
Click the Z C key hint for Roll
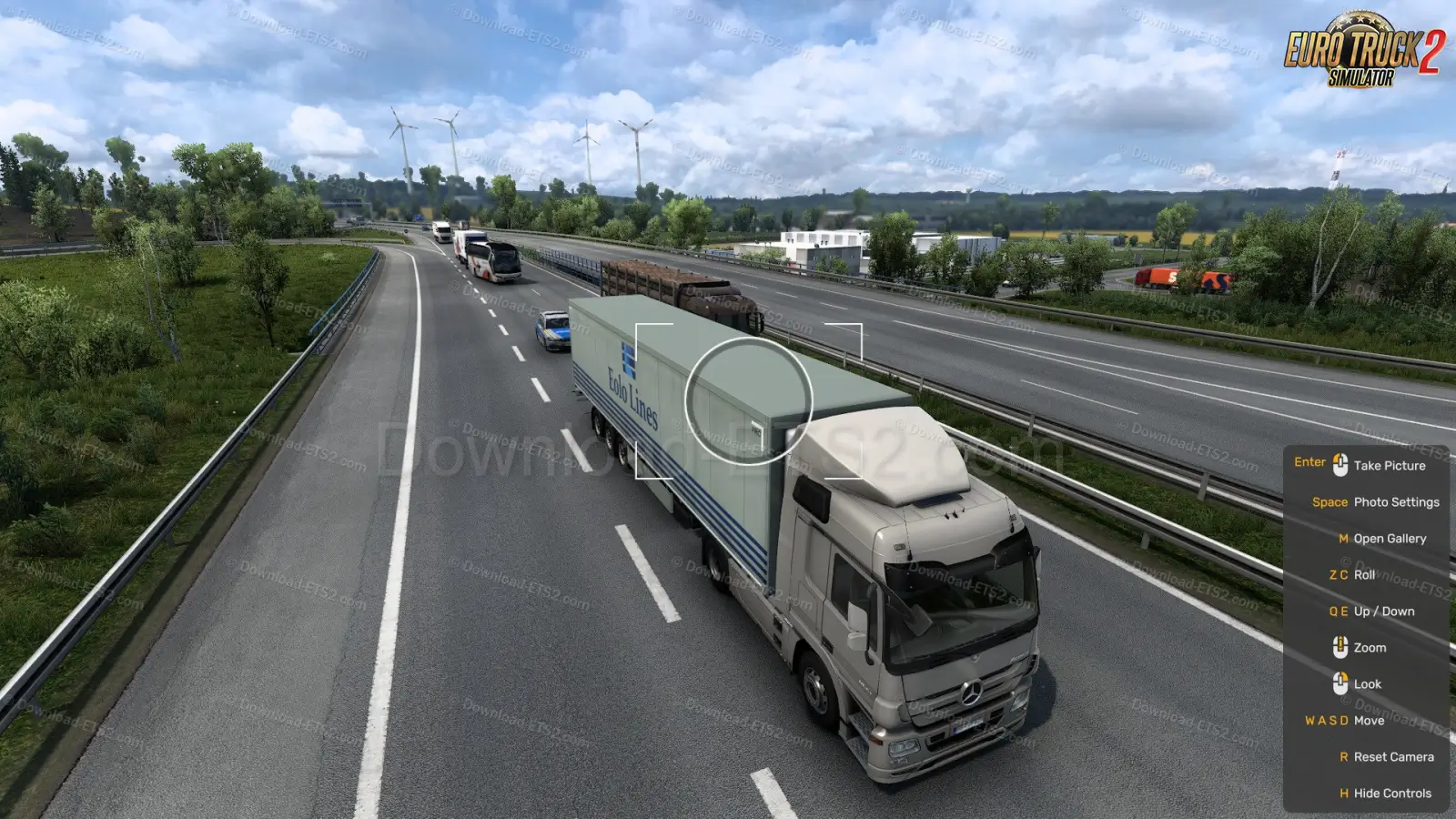click(x=1338, y=574)
